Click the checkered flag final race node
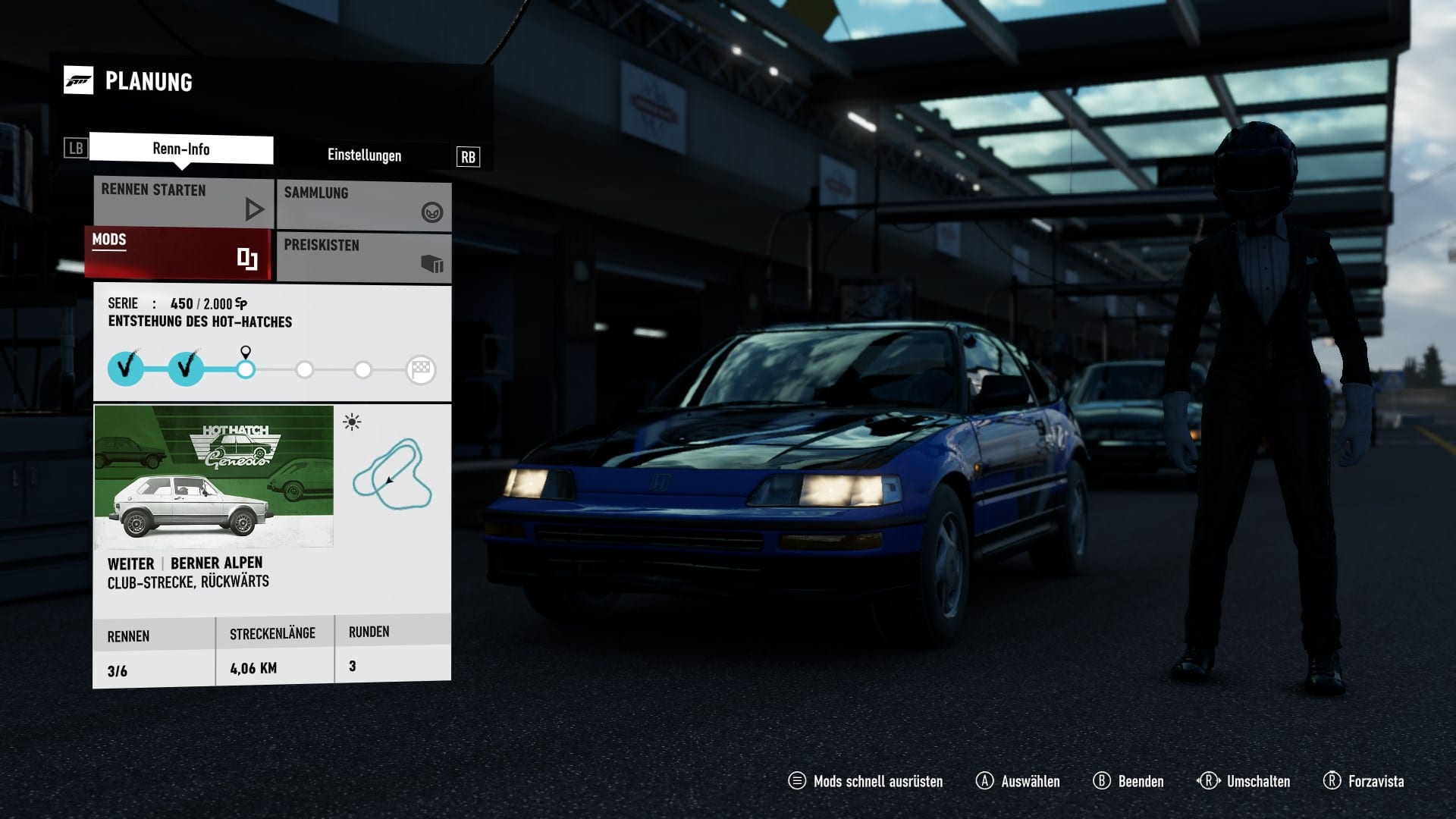 pos(421,369)
